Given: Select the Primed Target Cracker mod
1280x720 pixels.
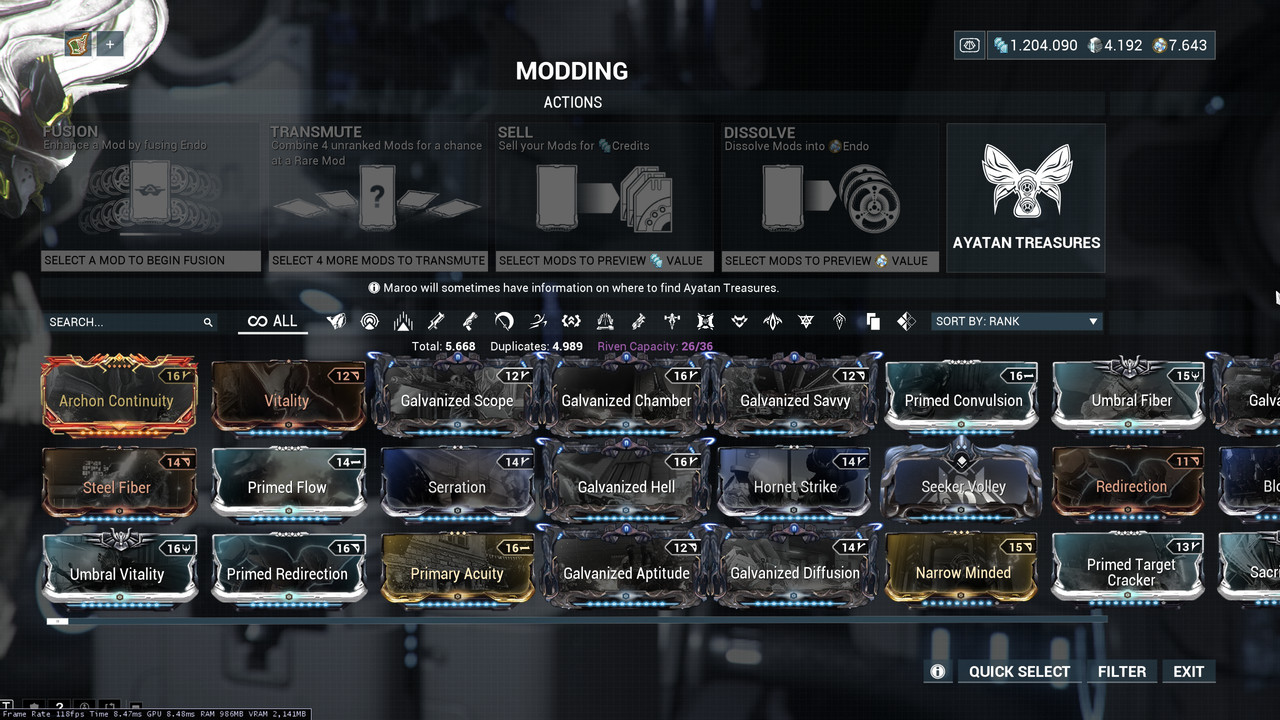Looking at the screenshot, I should (1131, 571).
